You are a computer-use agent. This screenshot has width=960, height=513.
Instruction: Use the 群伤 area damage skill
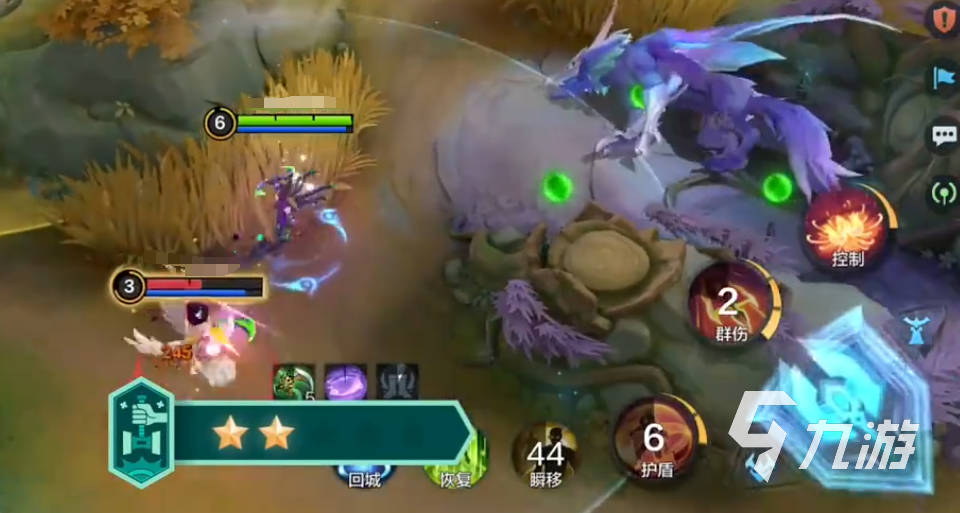(732, 303)
